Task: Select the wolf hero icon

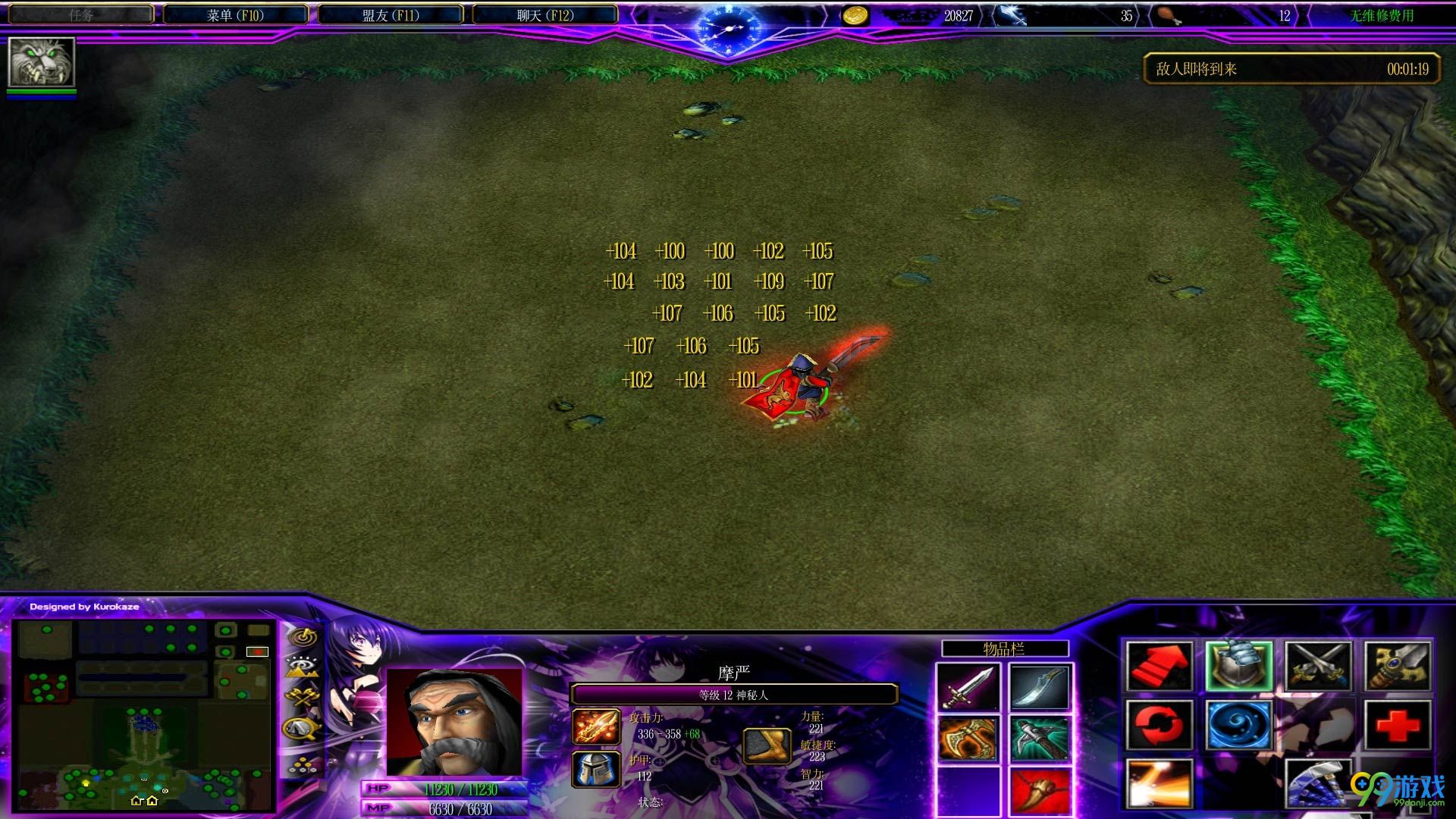Action: click(x=41, y=62)
